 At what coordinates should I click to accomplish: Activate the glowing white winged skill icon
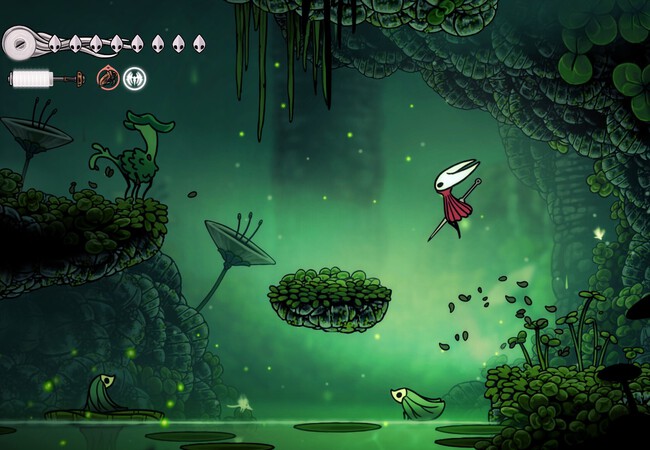click(134, 78)
